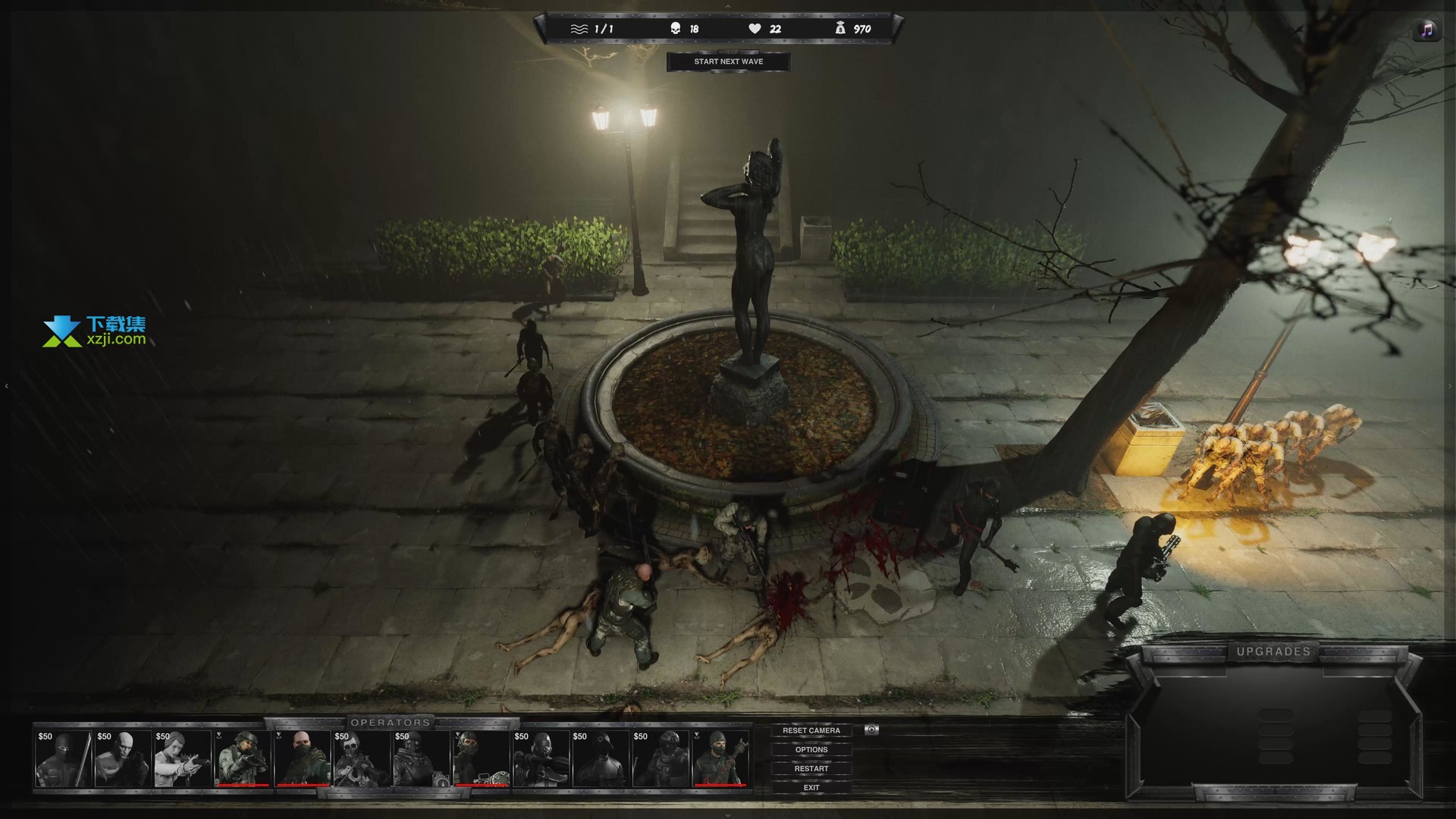
Task: Toggle the music note icon
Action: point(1426,30)
